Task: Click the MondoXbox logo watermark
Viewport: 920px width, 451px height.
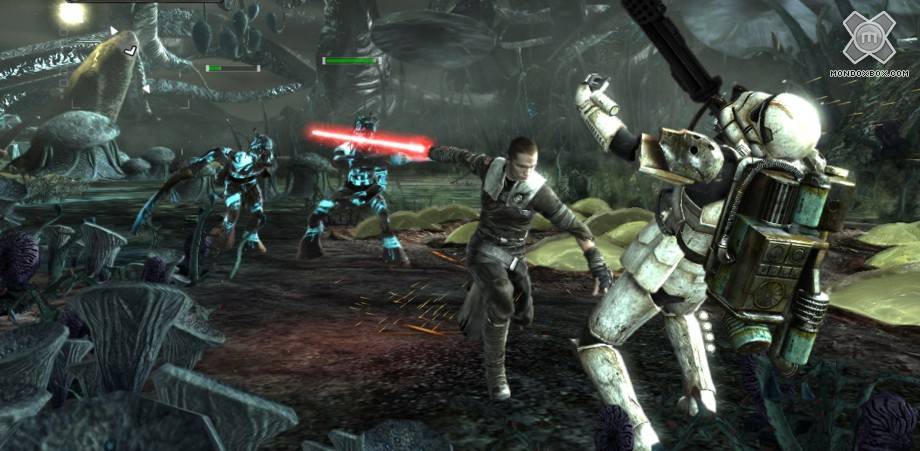Action: click(868, 40)
